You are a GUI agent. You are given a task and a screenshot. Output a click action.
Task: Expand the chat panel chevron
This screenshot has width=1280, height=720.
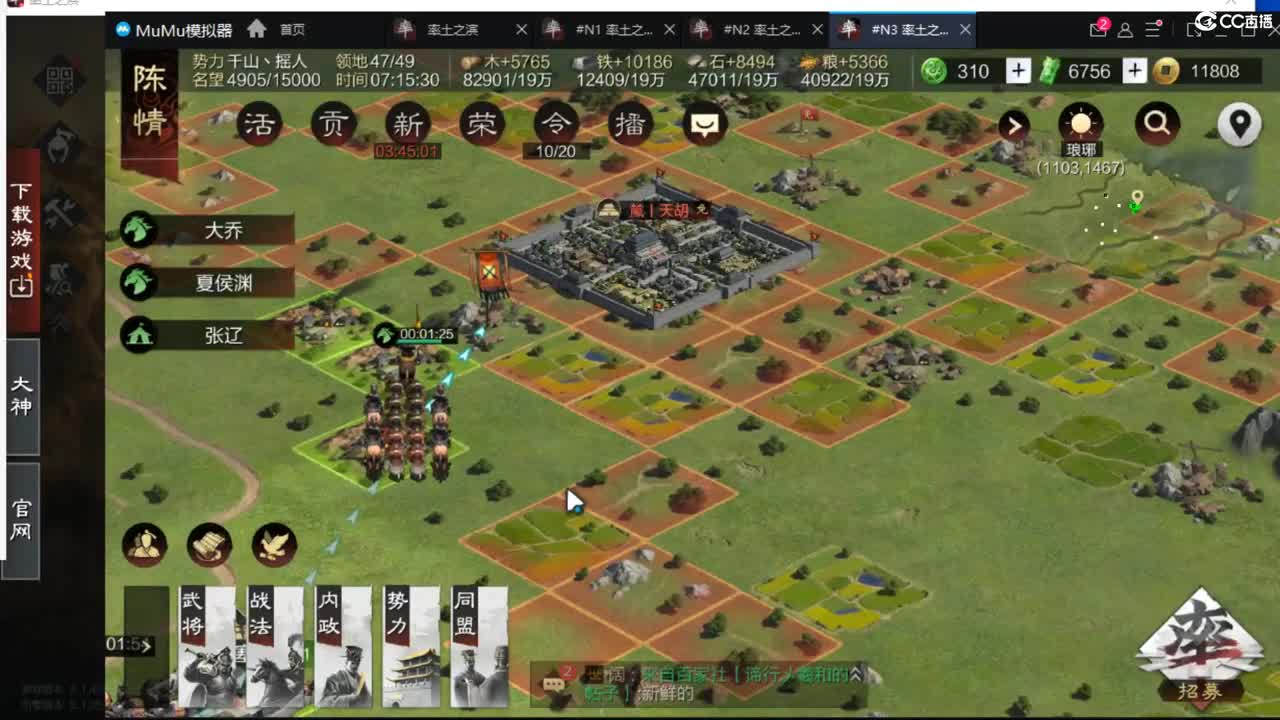tap(855, 675)
